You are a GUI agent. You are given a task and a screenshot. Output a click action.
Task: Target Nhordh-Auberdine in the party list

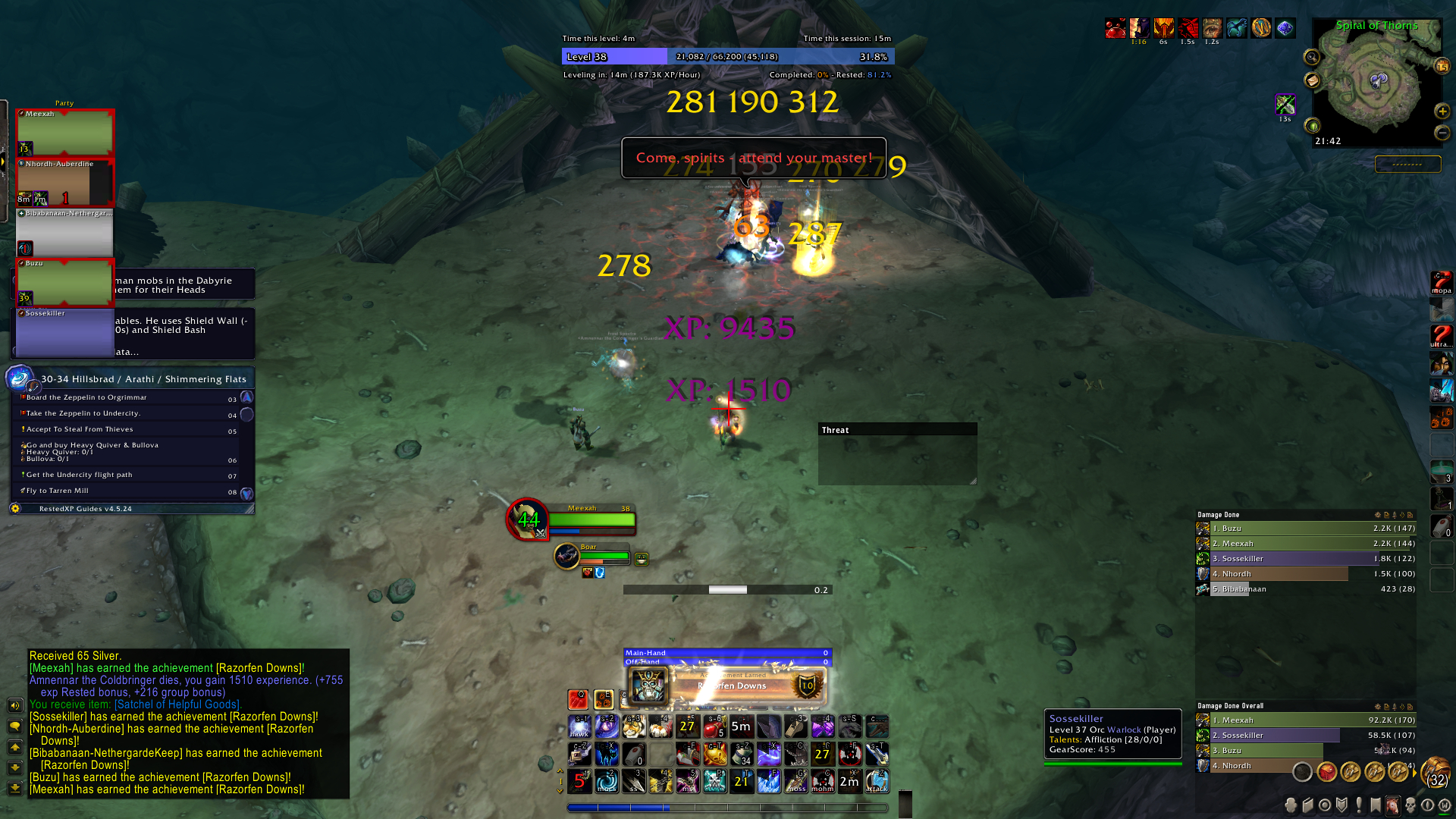pyautogui.click(x=65, y=182)
